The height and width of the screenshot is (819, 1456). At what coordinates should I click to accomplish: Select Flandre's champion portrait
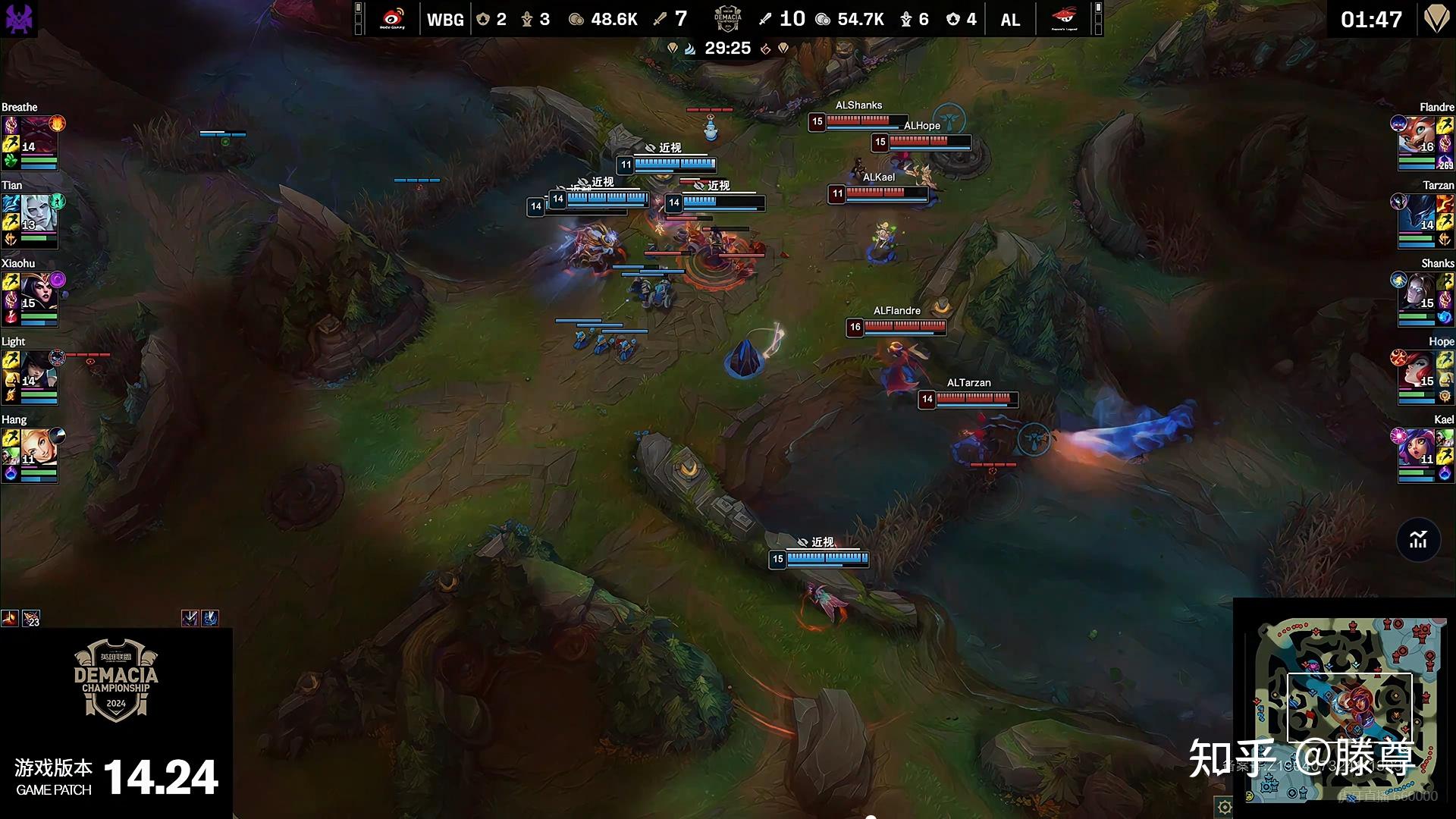pyautogui.click(x=1417, y=136)
